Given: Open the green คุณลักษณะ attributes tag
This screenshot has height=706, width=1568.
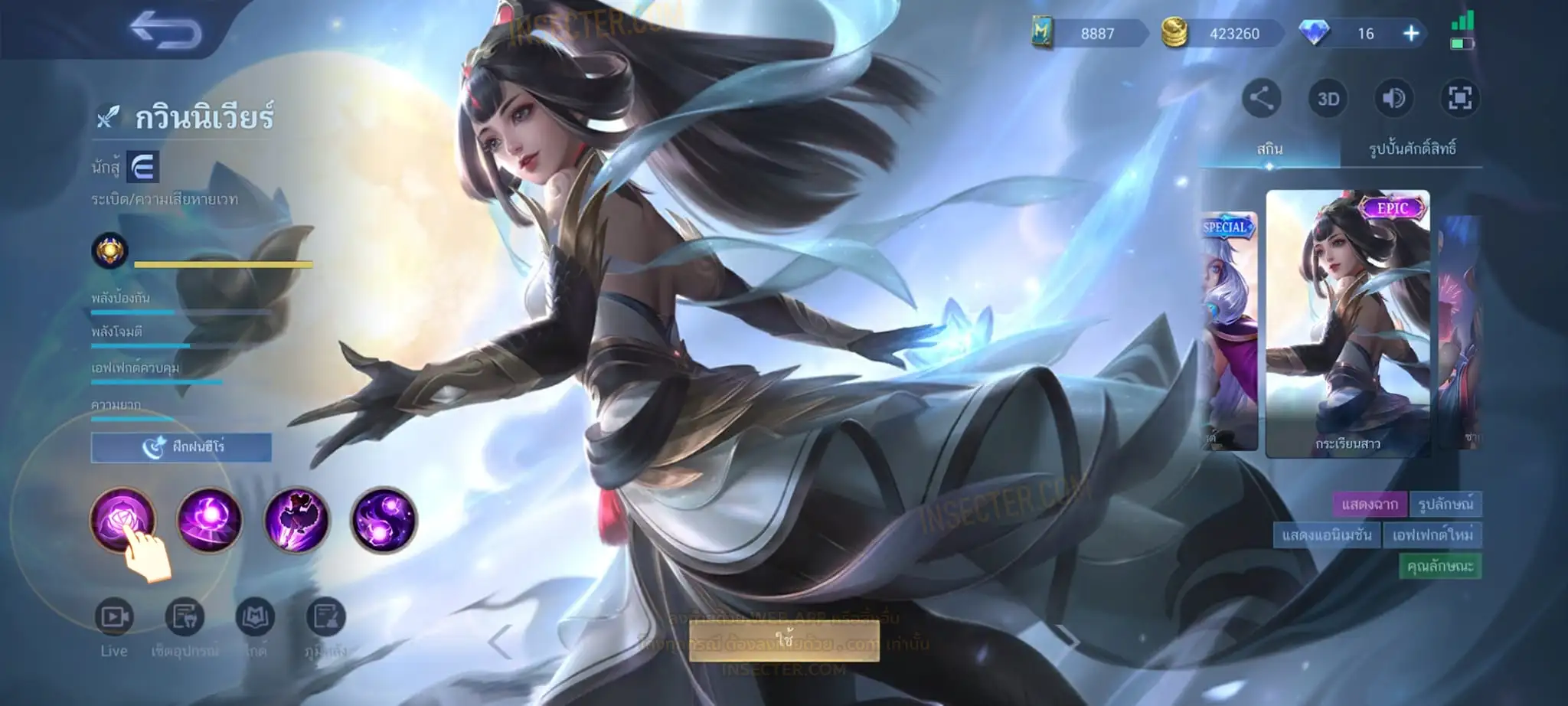Looking at the screenshot, I should click(x=1439, y=566).
